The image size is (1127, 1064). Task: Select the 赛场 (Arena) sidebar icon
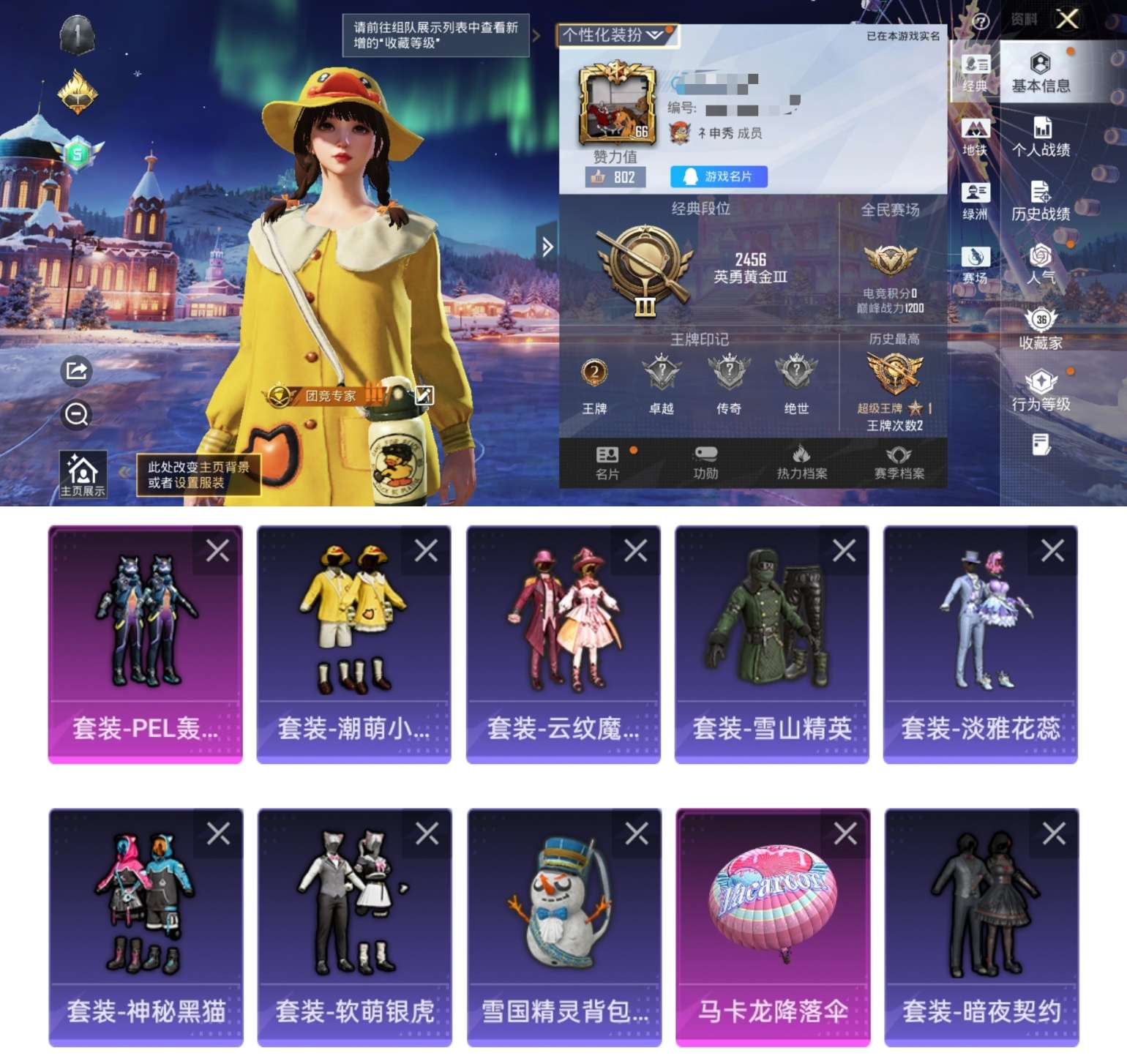(x=974, y=266)
